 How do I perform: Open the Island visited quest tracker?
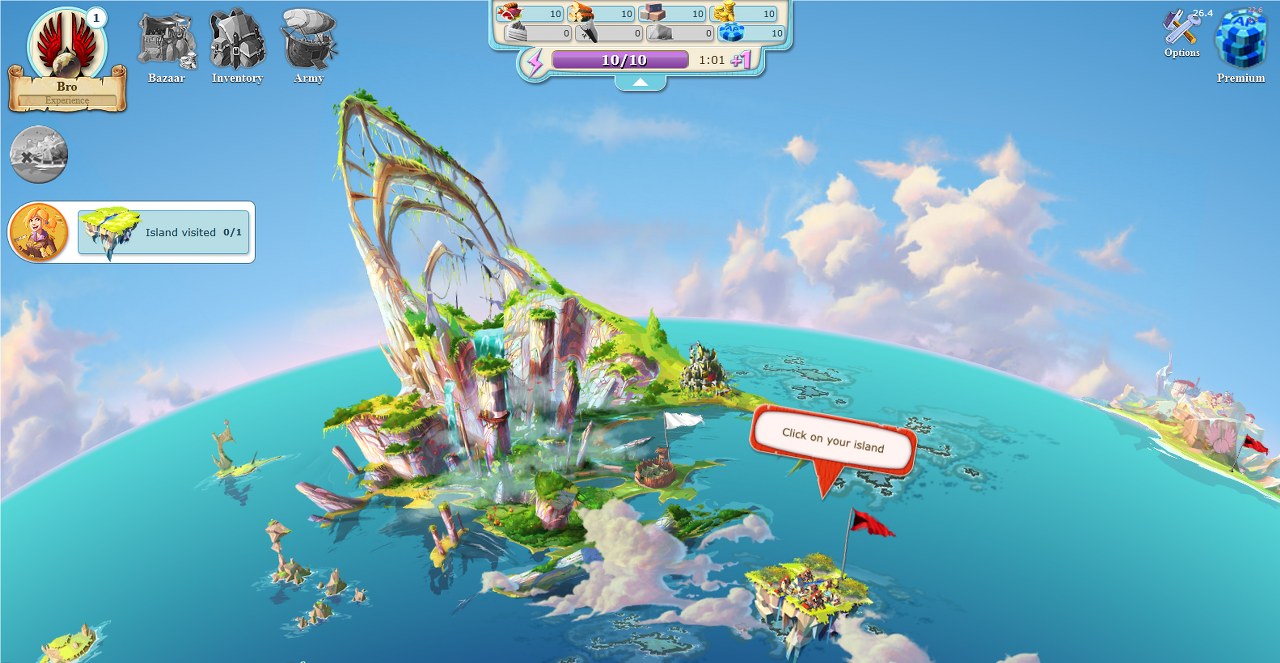(164, 232)
